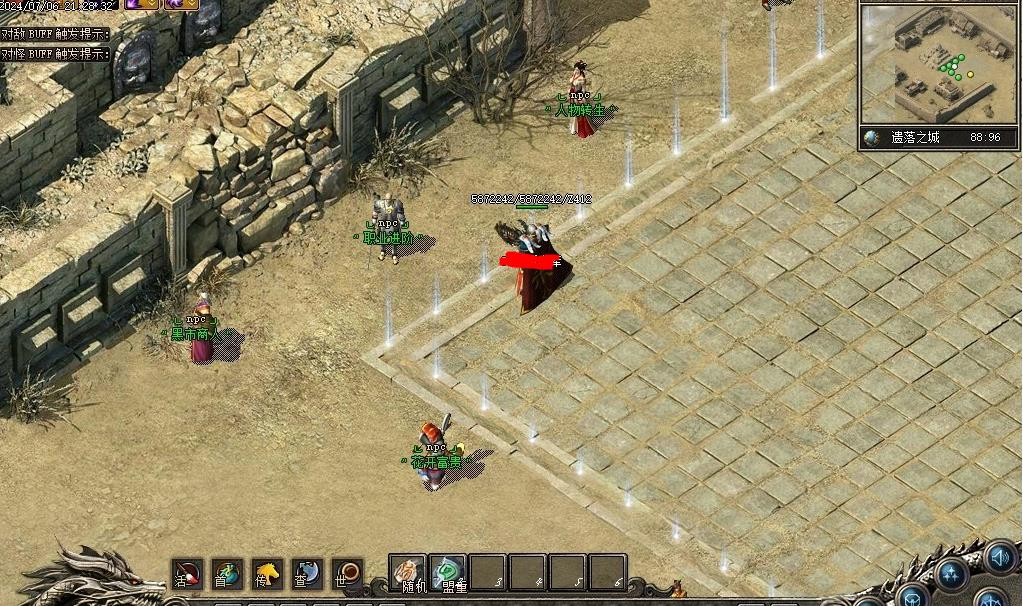Activate the 世 ring icon
The width and height of the screenshot is (1023, 606).
point(347,574)
